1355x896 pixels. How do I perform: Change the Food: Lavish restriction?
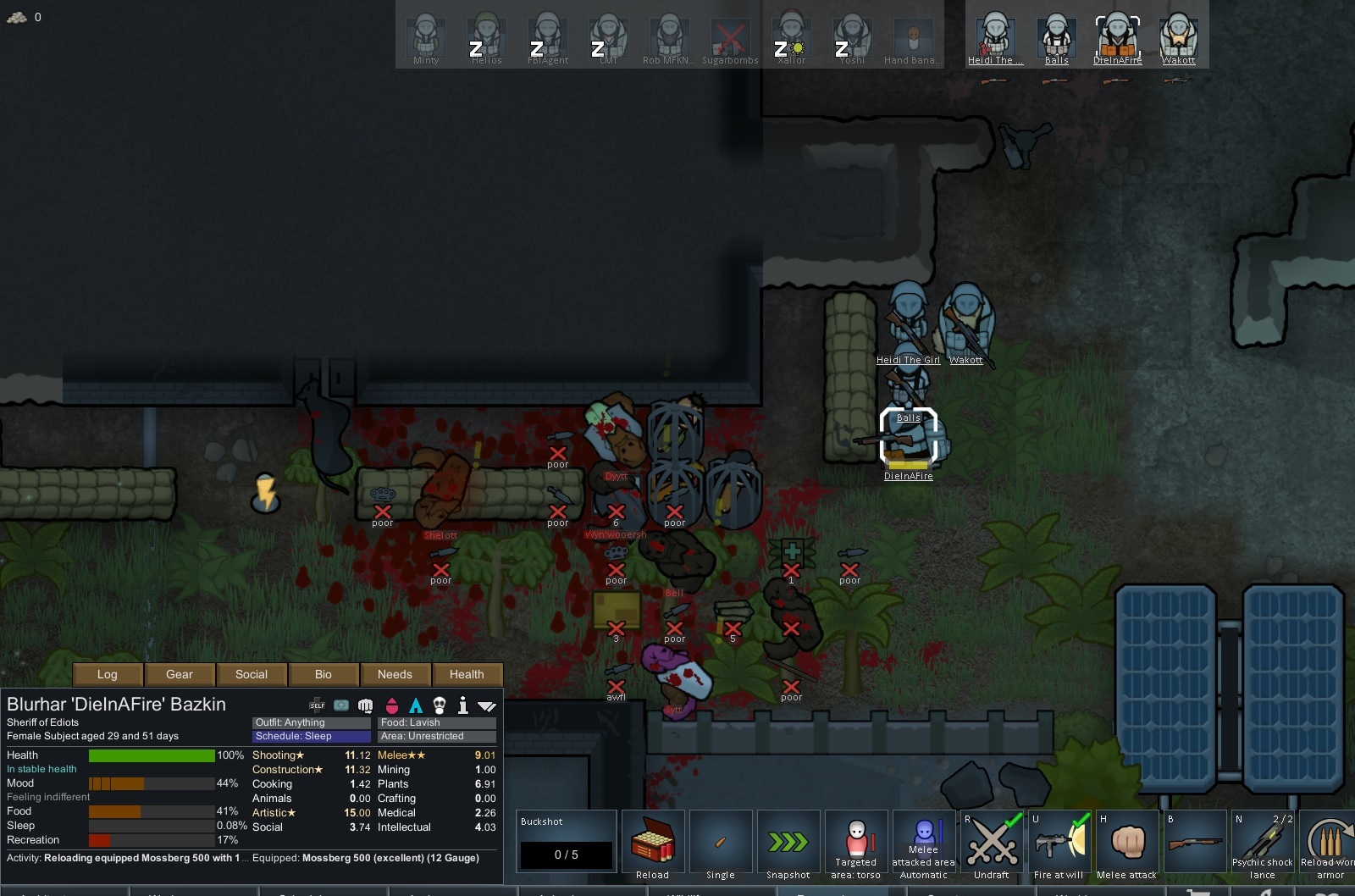coord(436,722)
